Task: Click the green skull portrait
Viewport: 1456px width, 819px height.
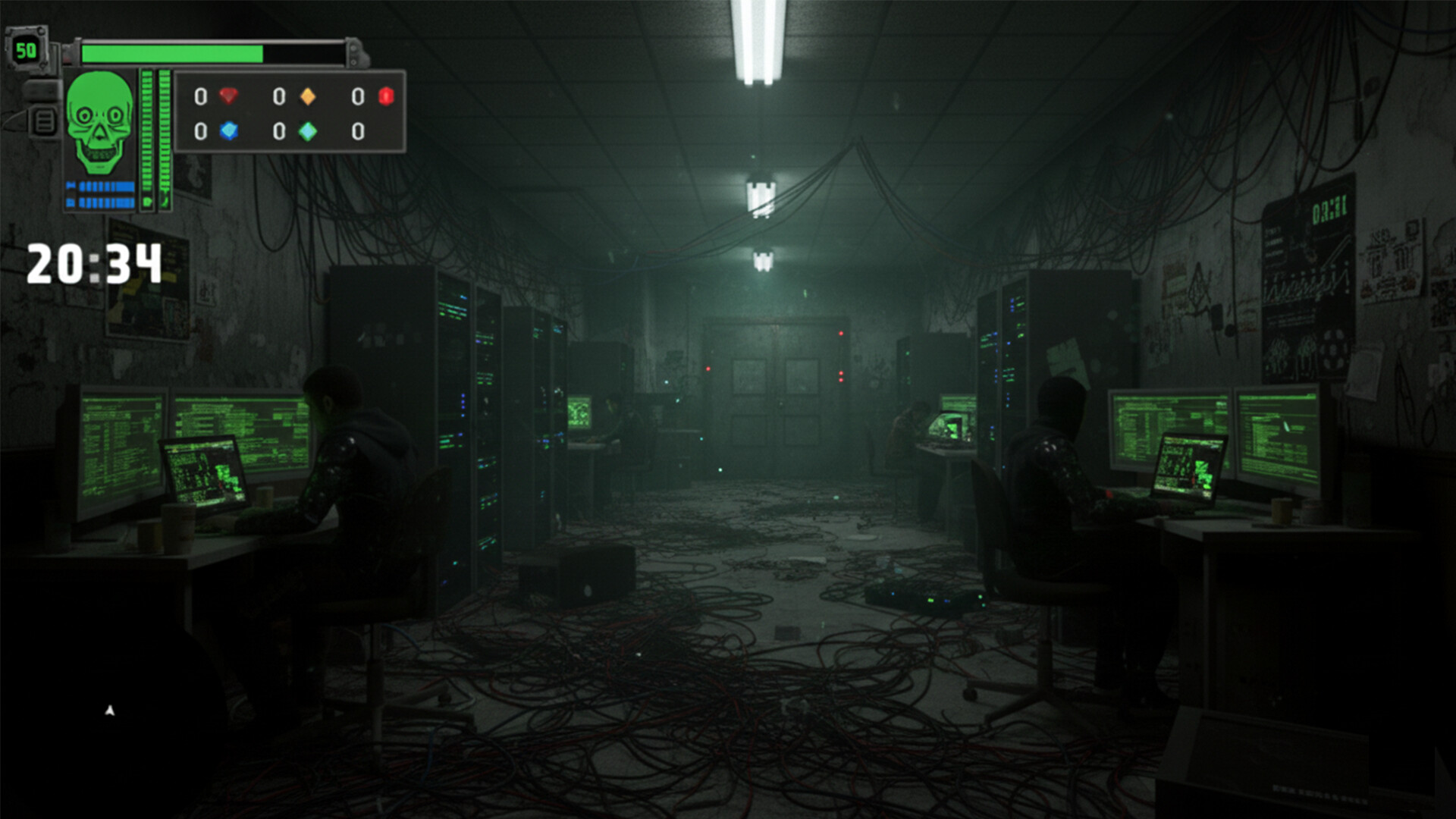Action: coord(99,124)
